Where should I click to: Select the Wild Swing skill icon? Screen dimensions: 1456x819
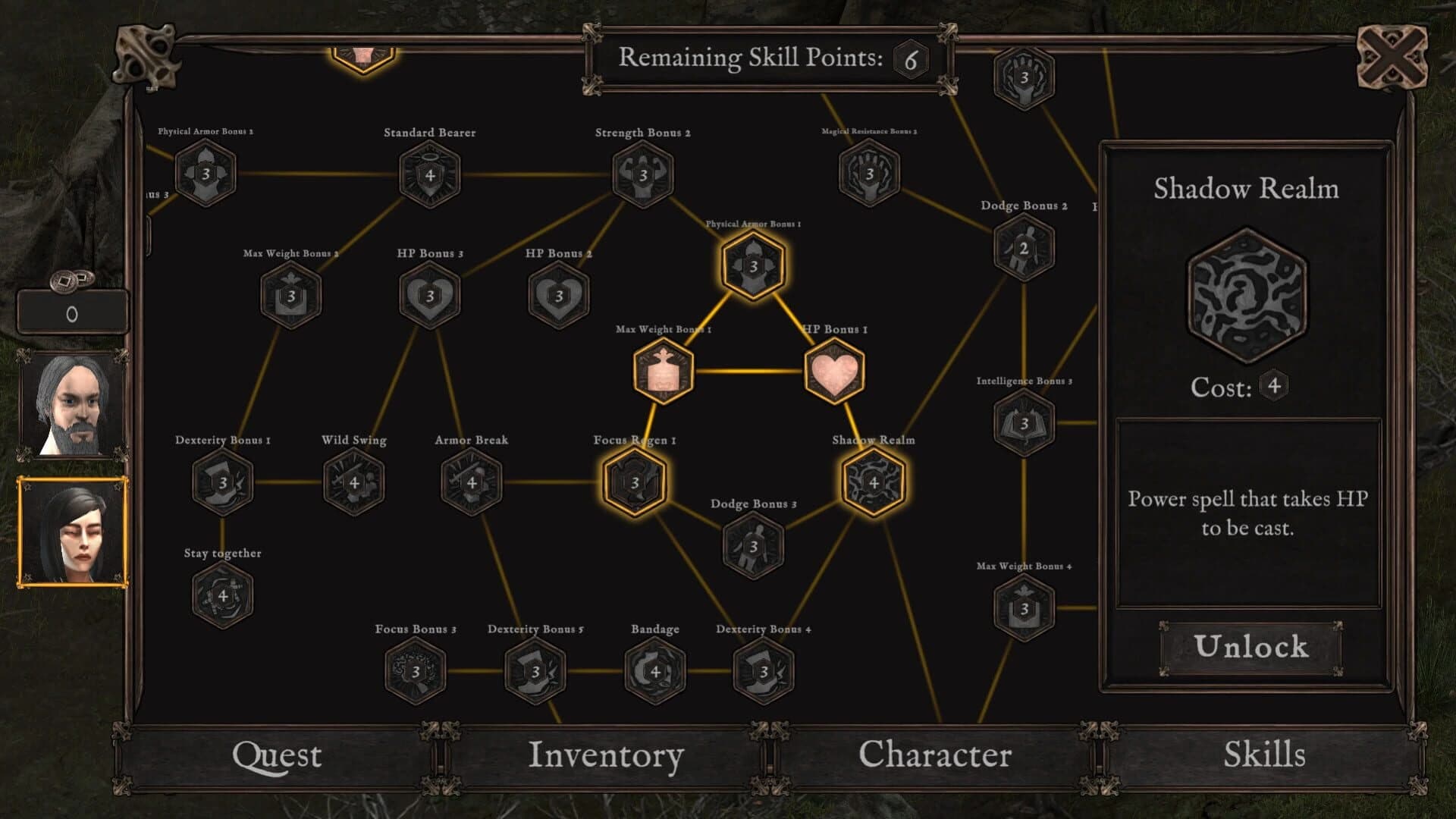pyautogui.click(x=354, y=482)
